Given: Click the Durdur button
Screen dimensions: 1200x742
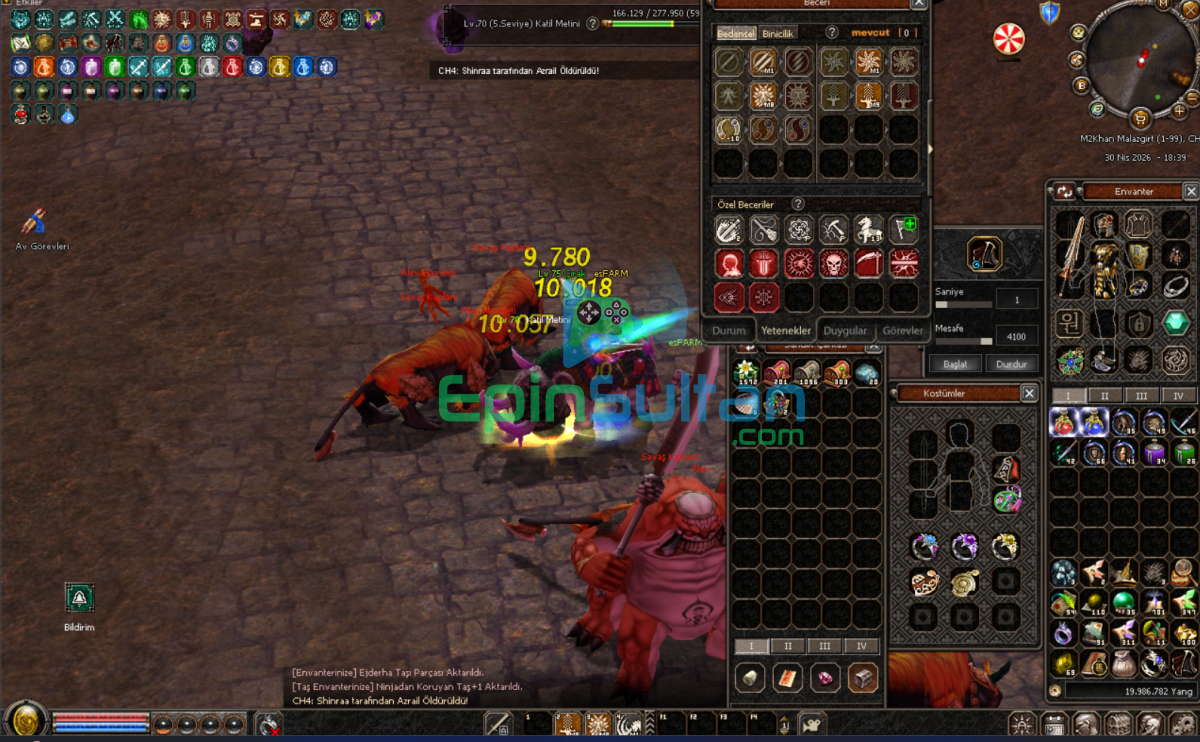Looking at the screenshot, I should pos(1012,364).
